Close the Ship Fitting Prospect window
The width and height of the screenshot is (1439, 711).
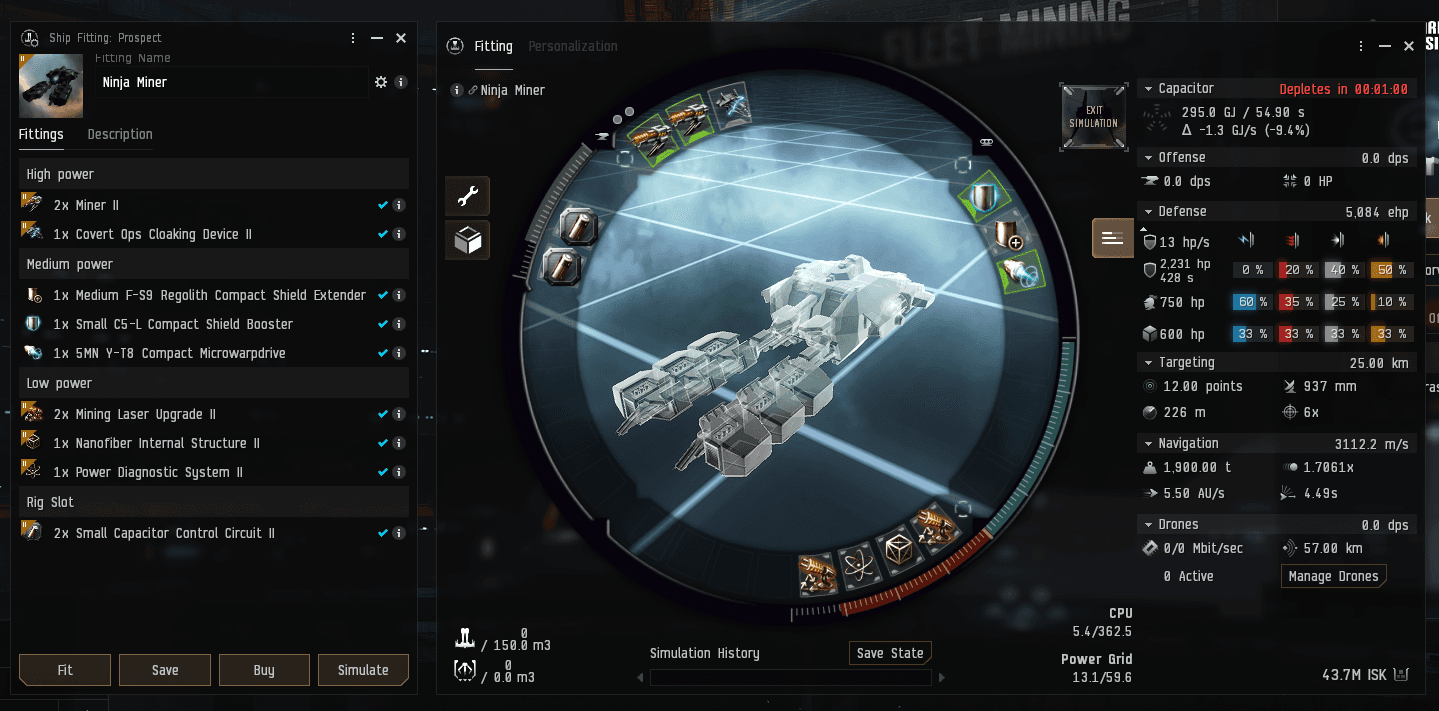coord(401,38)
